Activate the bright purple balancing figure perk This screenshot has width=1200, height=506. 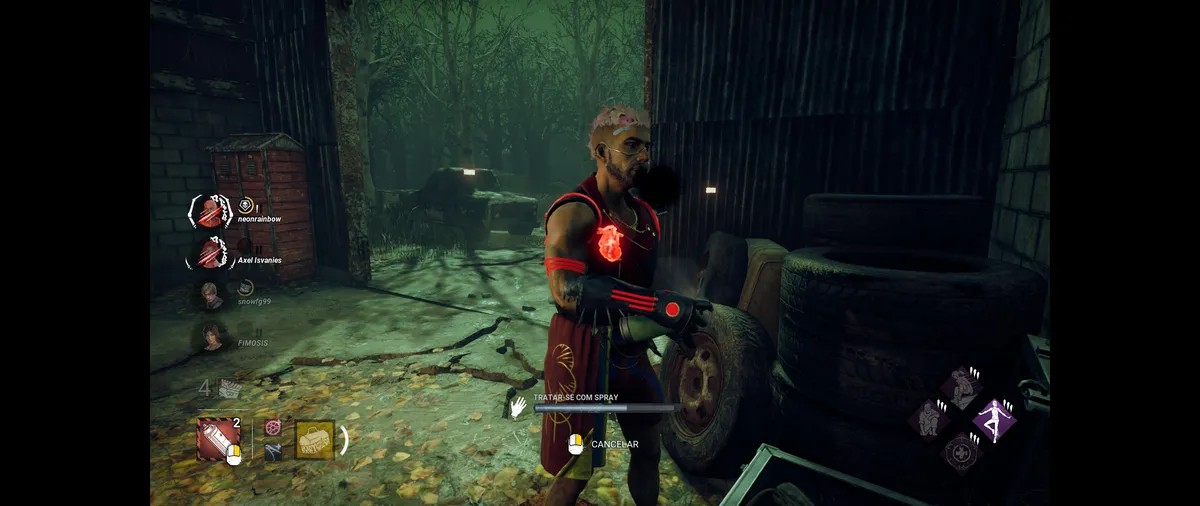click(x=994, y=420)
